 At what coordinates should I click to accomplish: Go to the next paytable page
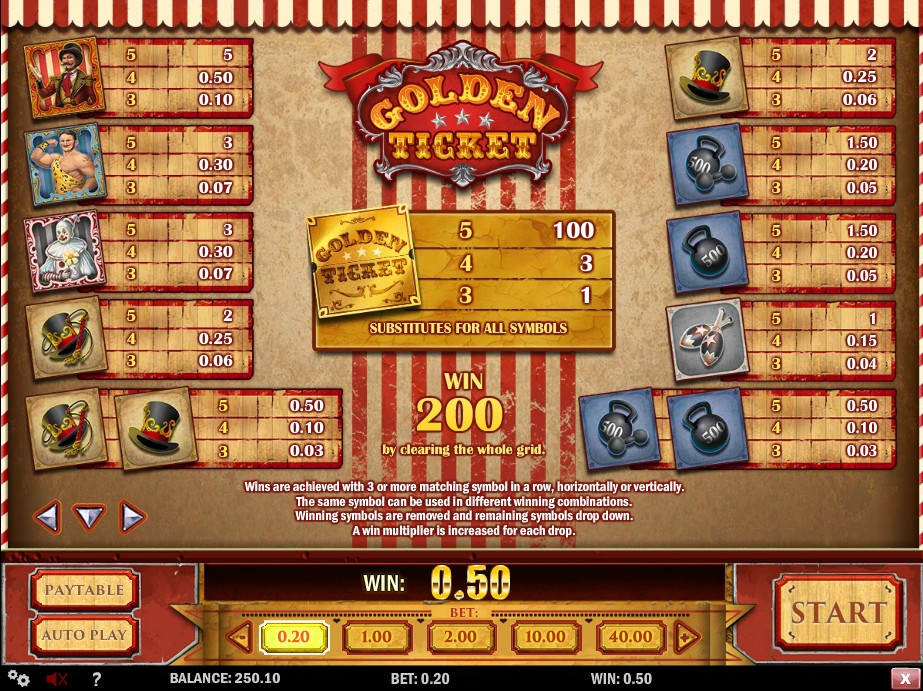[x=132, y=517]
